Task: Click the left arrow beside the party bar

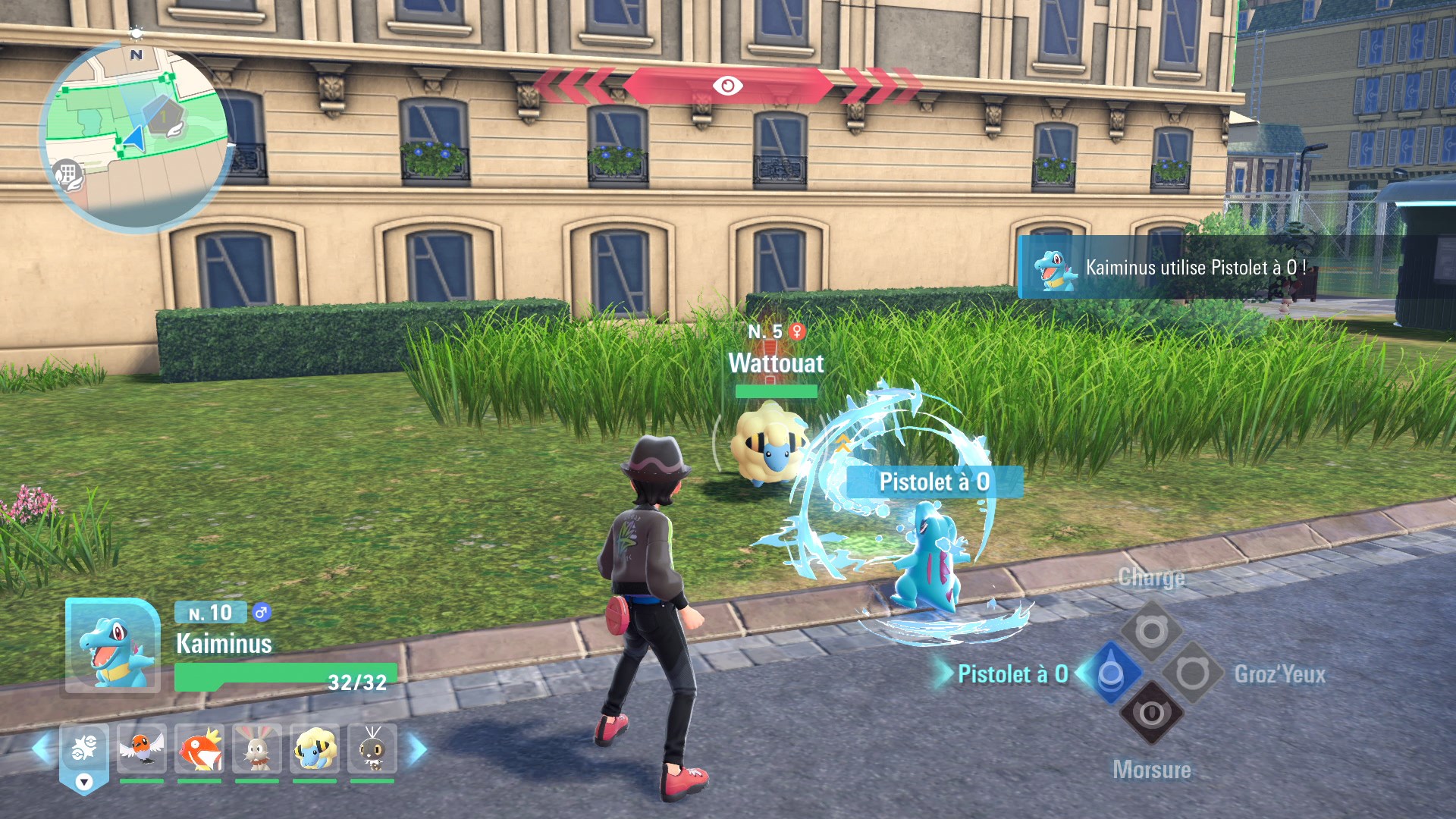Action: tap(42, 749)
